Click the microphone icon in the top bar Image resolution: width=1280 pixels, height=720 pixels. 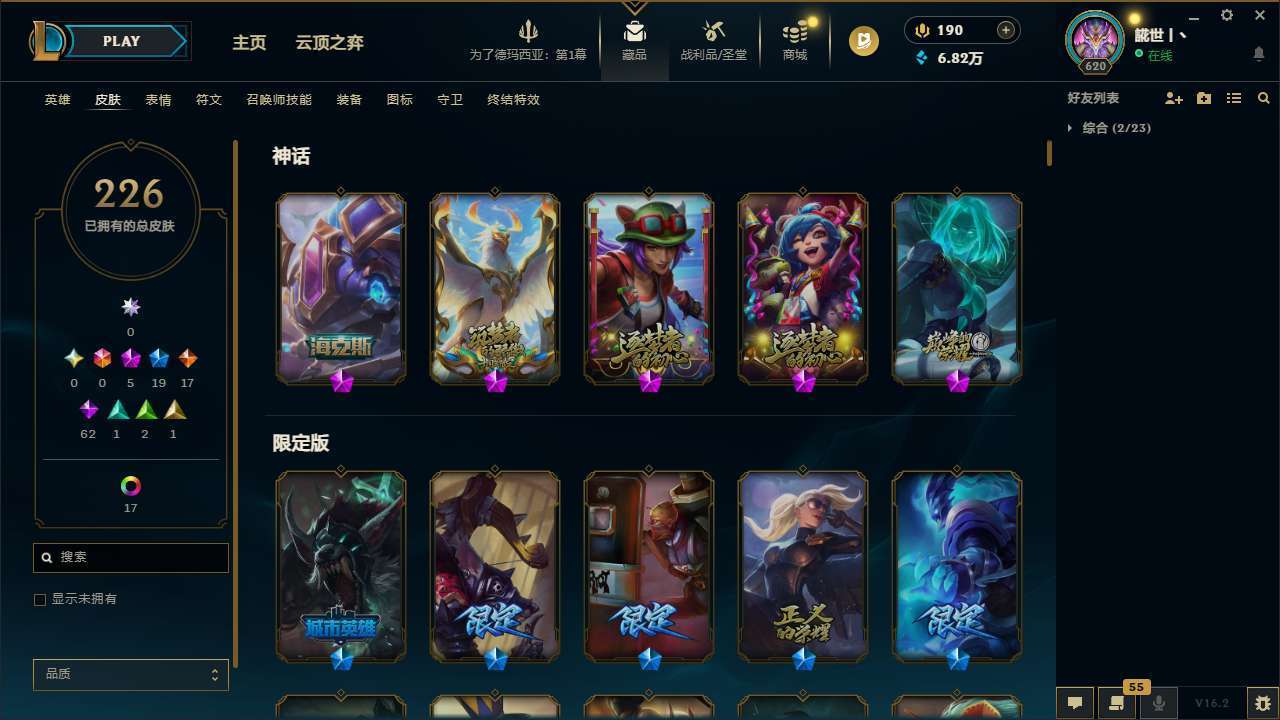point(921,30)
